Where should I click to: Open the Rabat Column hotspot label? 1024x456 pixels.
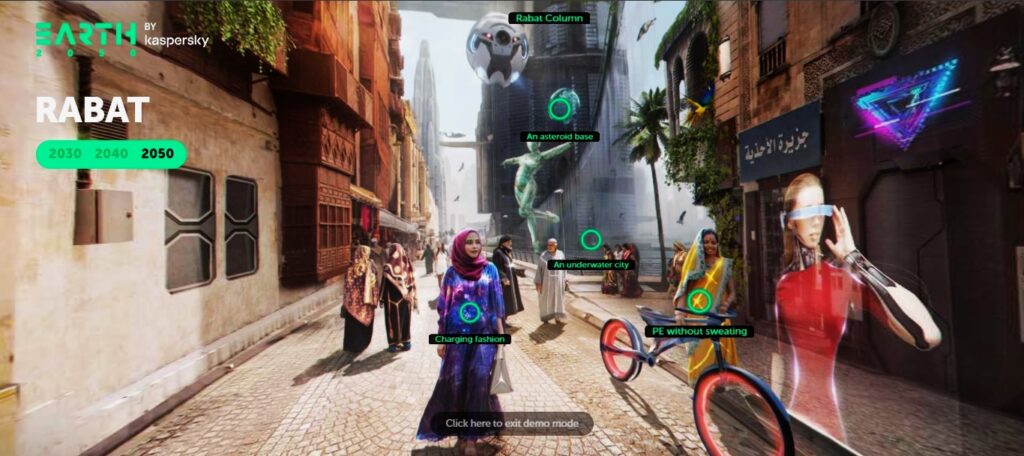click(x=549, y=18)
